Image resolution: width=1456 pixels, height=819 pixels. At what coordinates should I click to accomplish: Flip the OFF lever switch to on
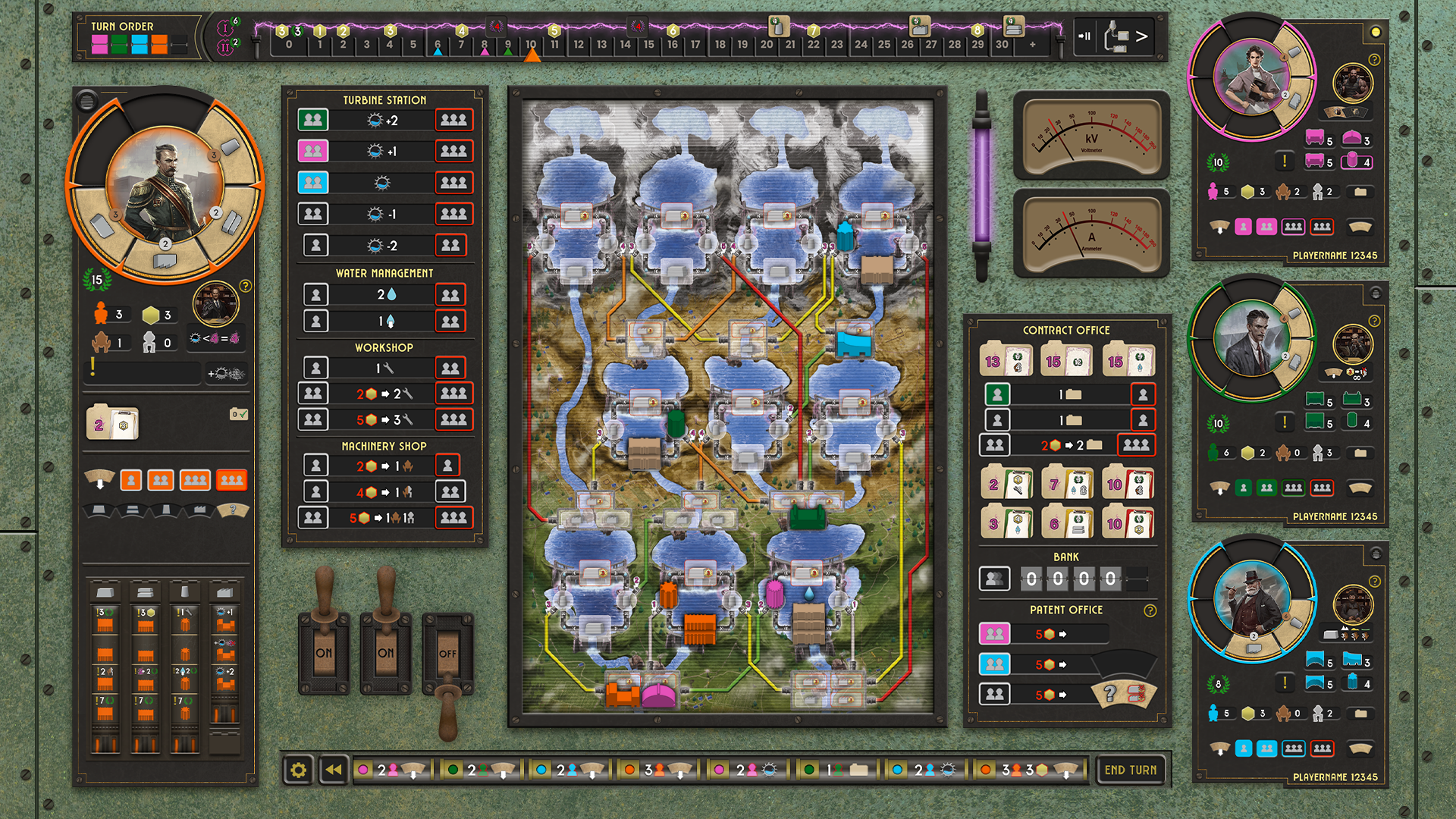446,652
